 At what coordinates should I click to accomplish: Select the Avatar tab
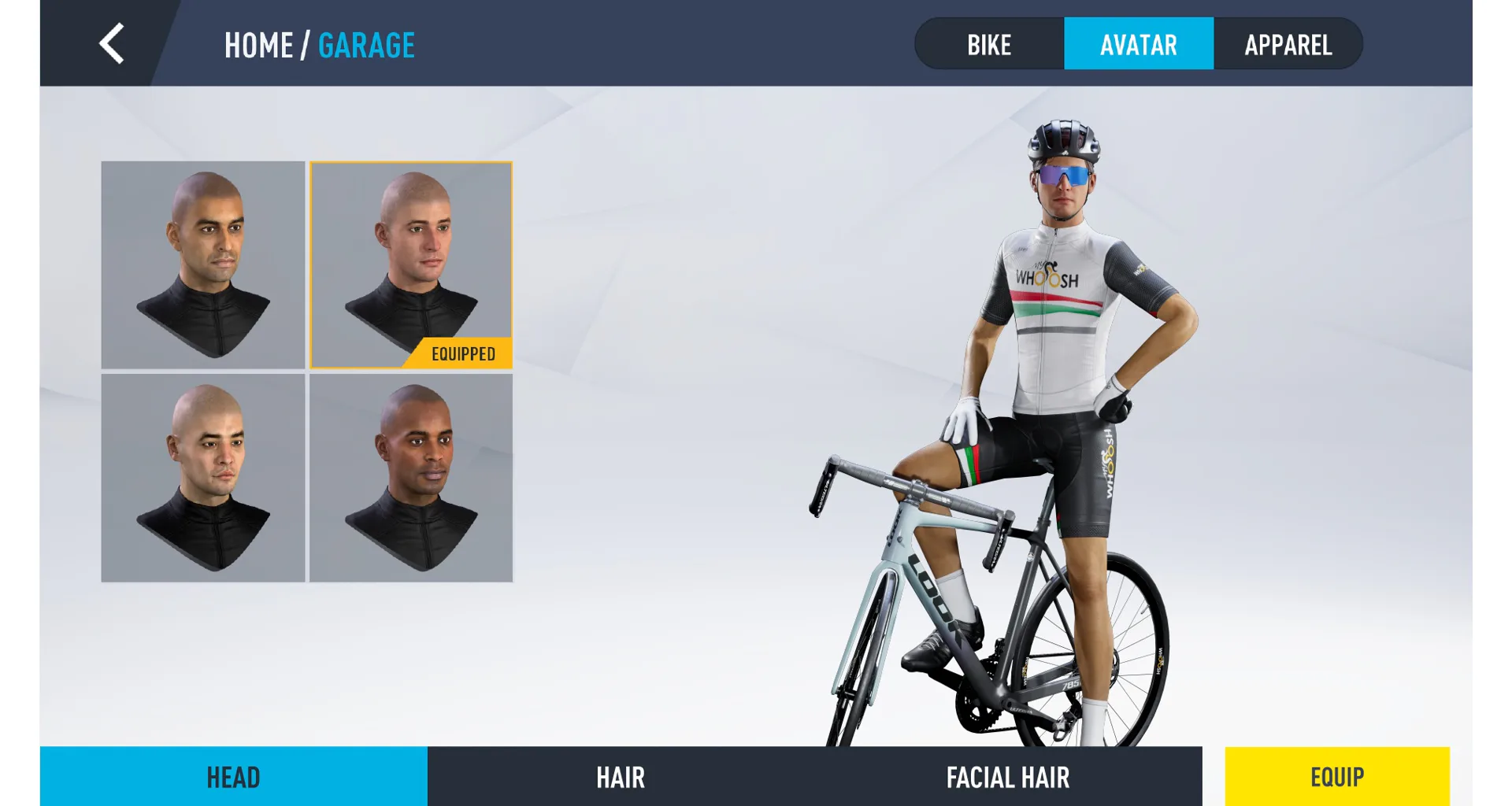1138,45
